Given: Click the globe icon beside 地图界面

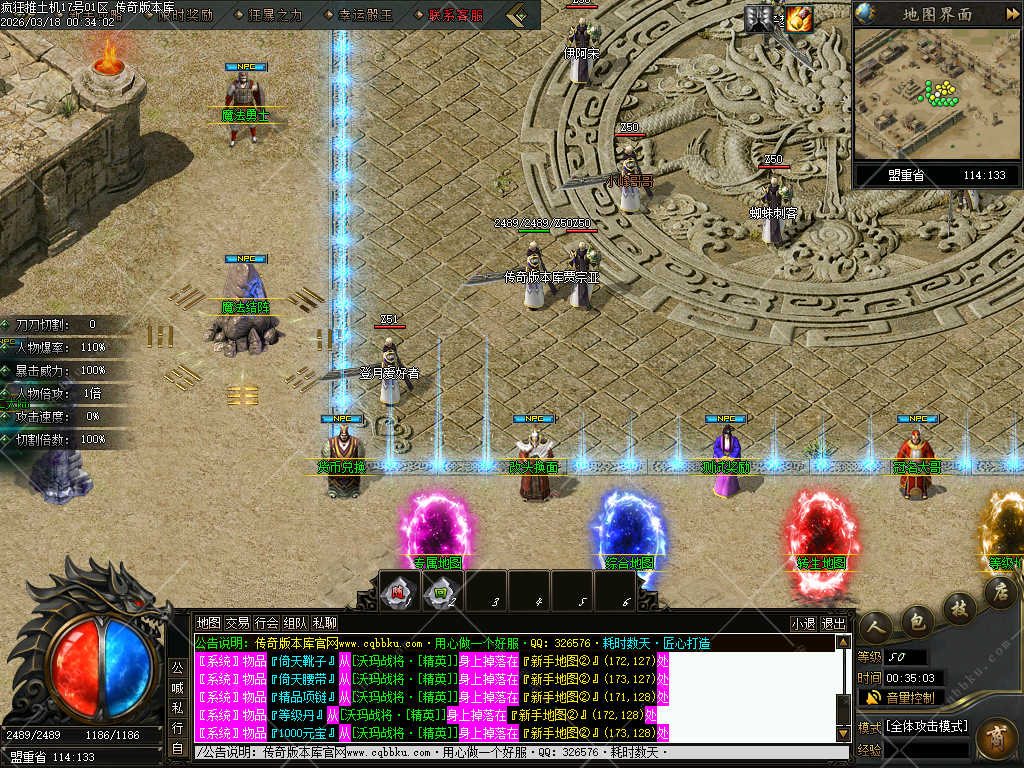Looking at the screenshot, I should coord(867,14).
